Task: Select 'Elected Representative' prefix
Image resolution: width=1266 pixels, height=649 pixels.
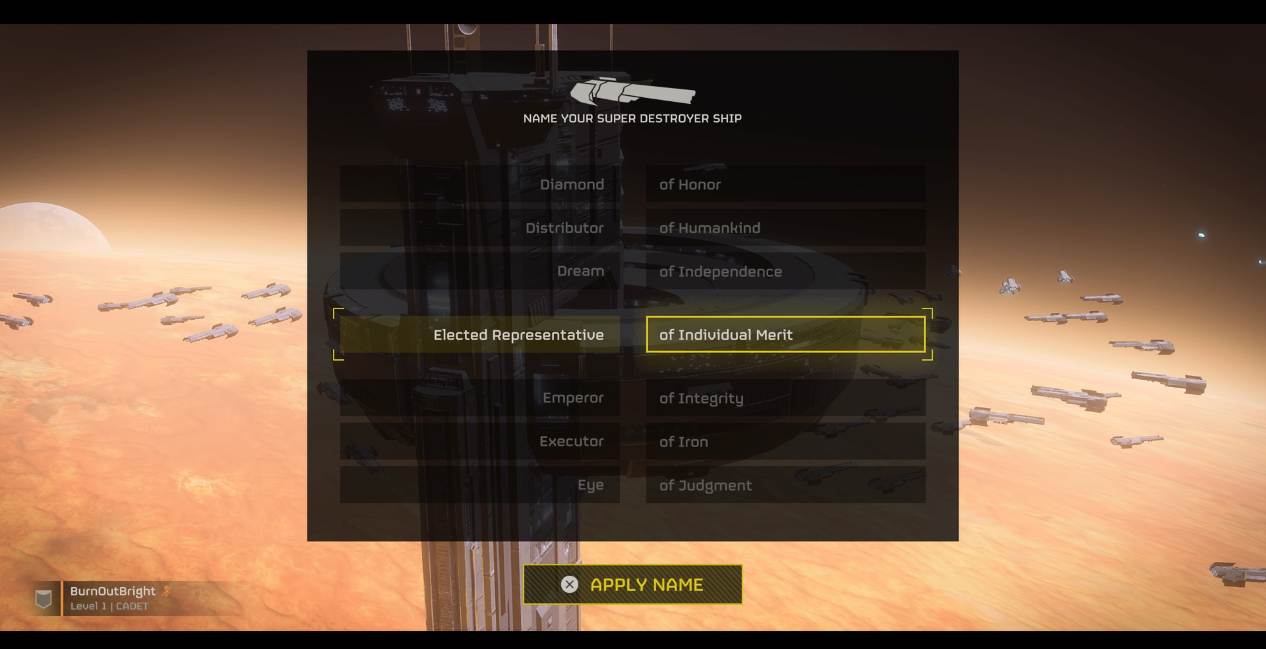Action: [x=480, y=335]
